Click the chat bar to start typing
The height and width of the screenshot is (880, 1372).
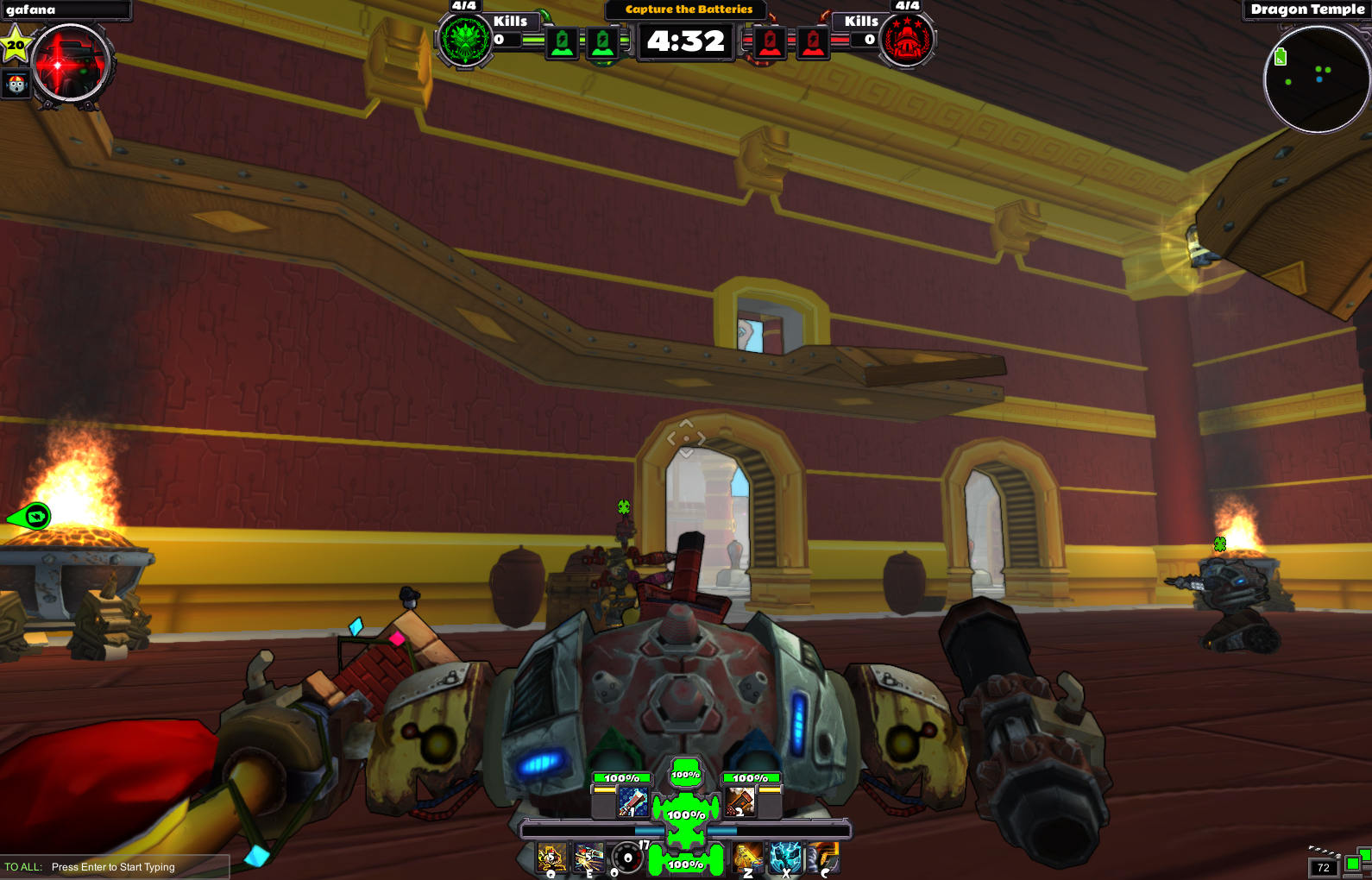[x=112, y=867]
